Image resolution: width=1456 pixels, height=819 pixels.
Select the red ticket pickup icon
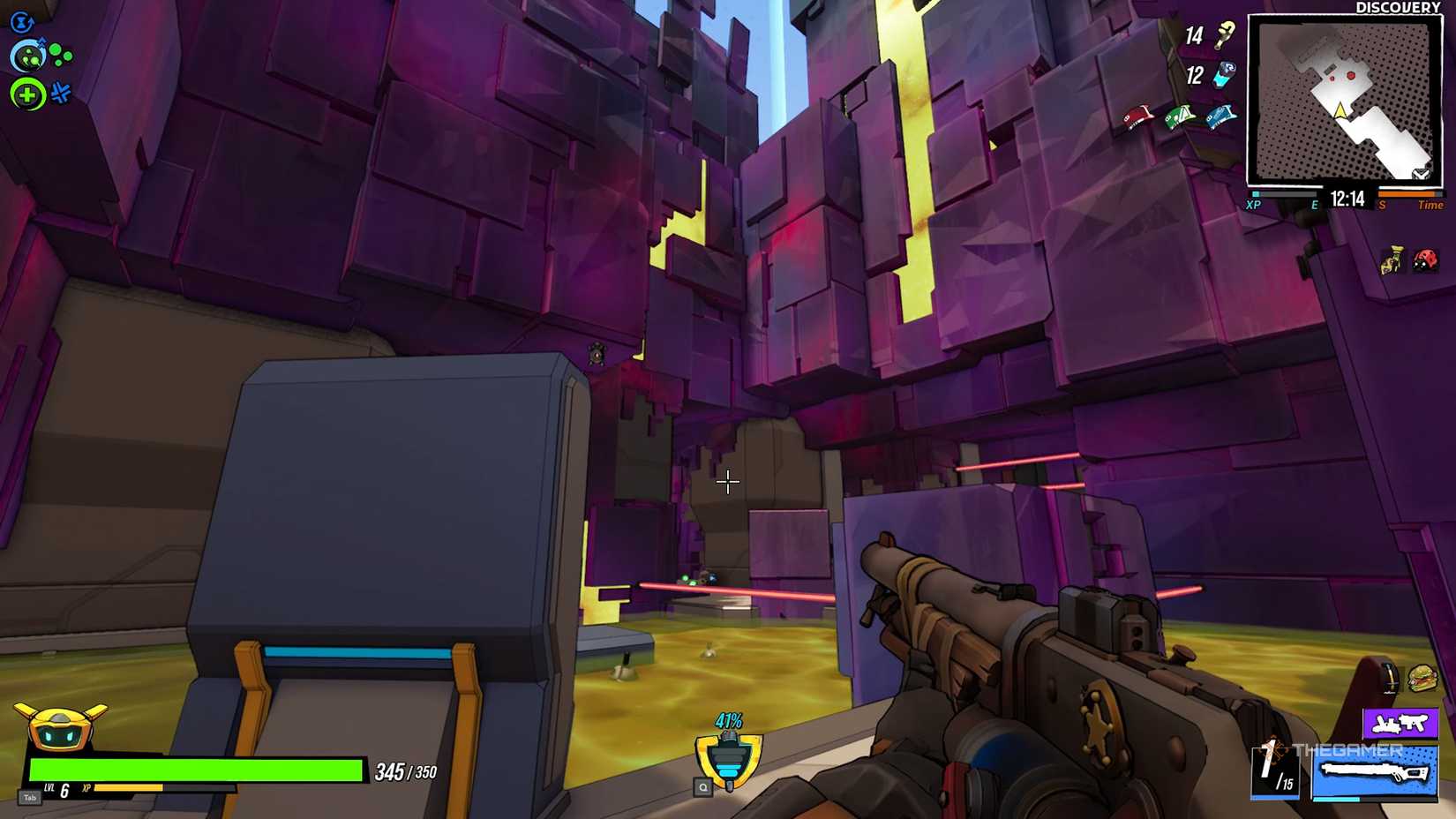[1137, 117]
